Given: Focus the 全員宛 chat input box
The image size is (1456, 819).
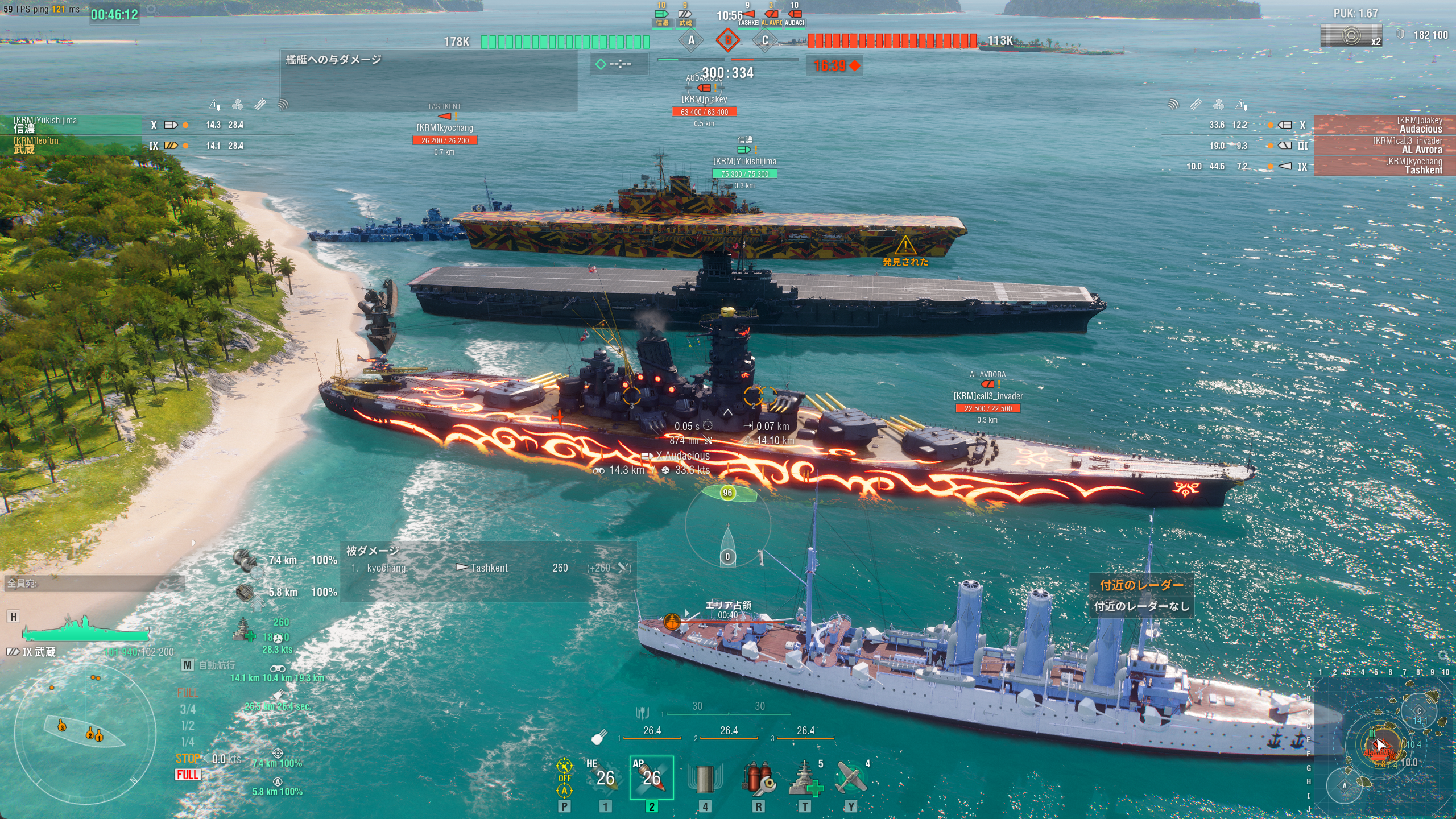Looking at the screenshot, I should click(x=94, y=583).
